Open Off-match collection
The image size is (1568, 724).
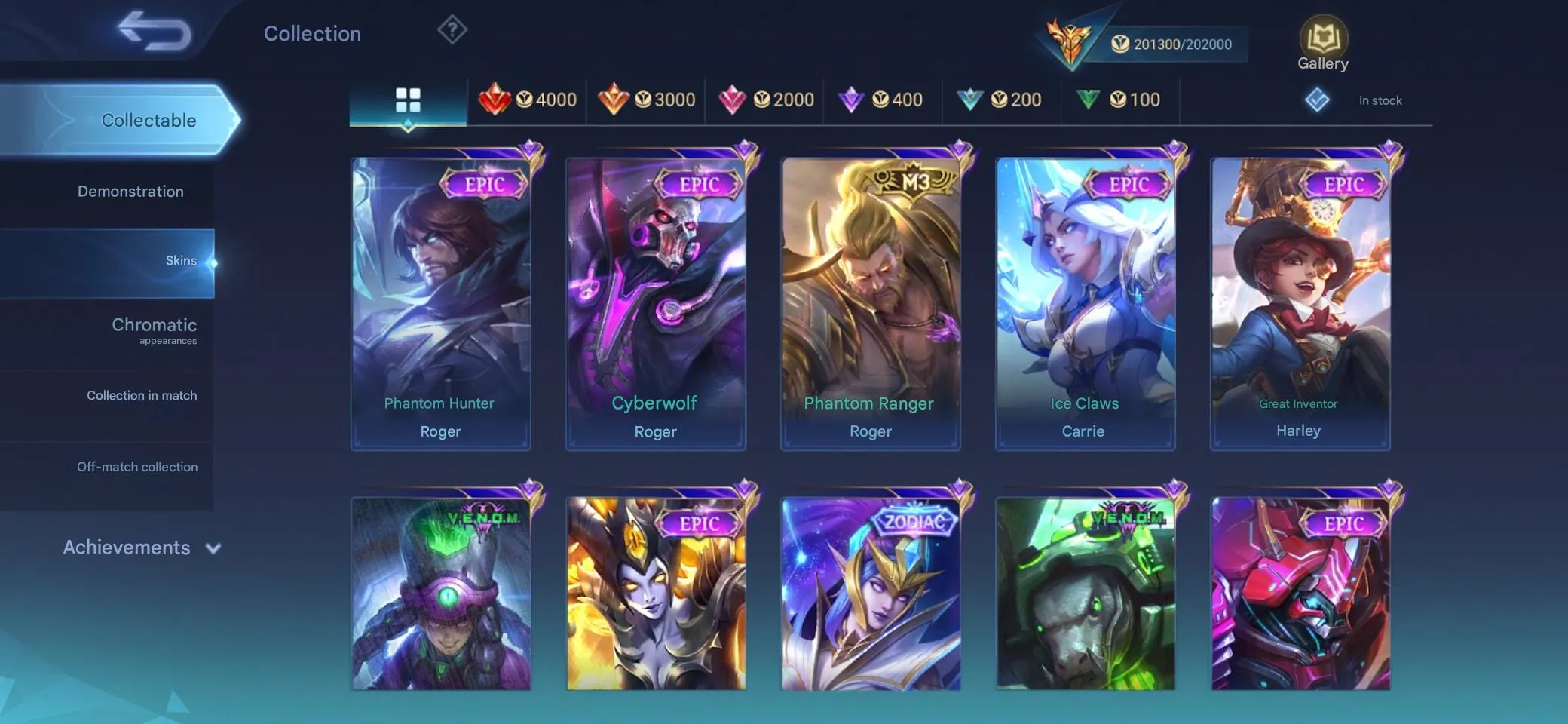137,466
